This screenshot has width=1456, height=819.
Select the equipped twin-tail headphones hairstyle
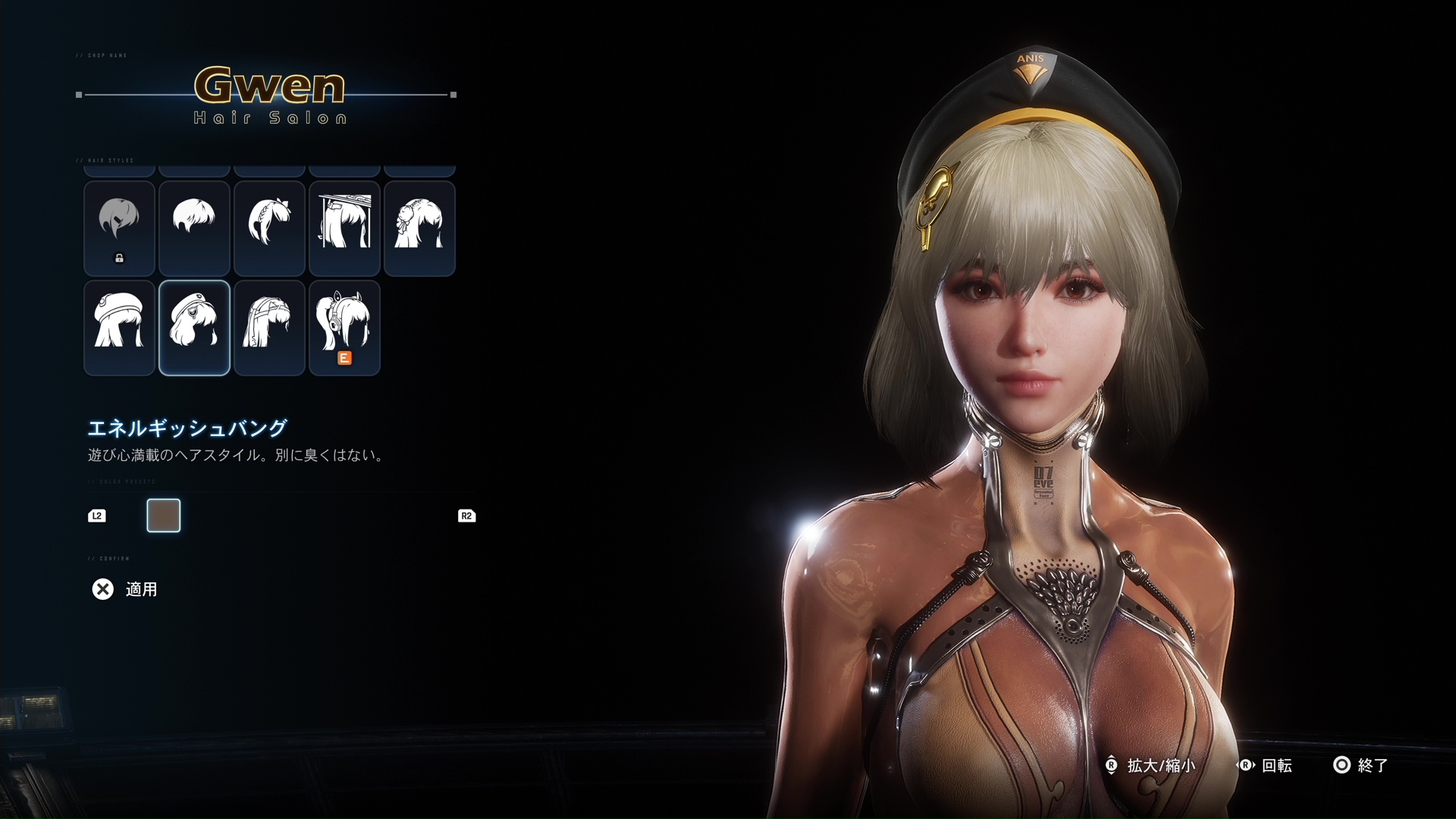(344, 328)
